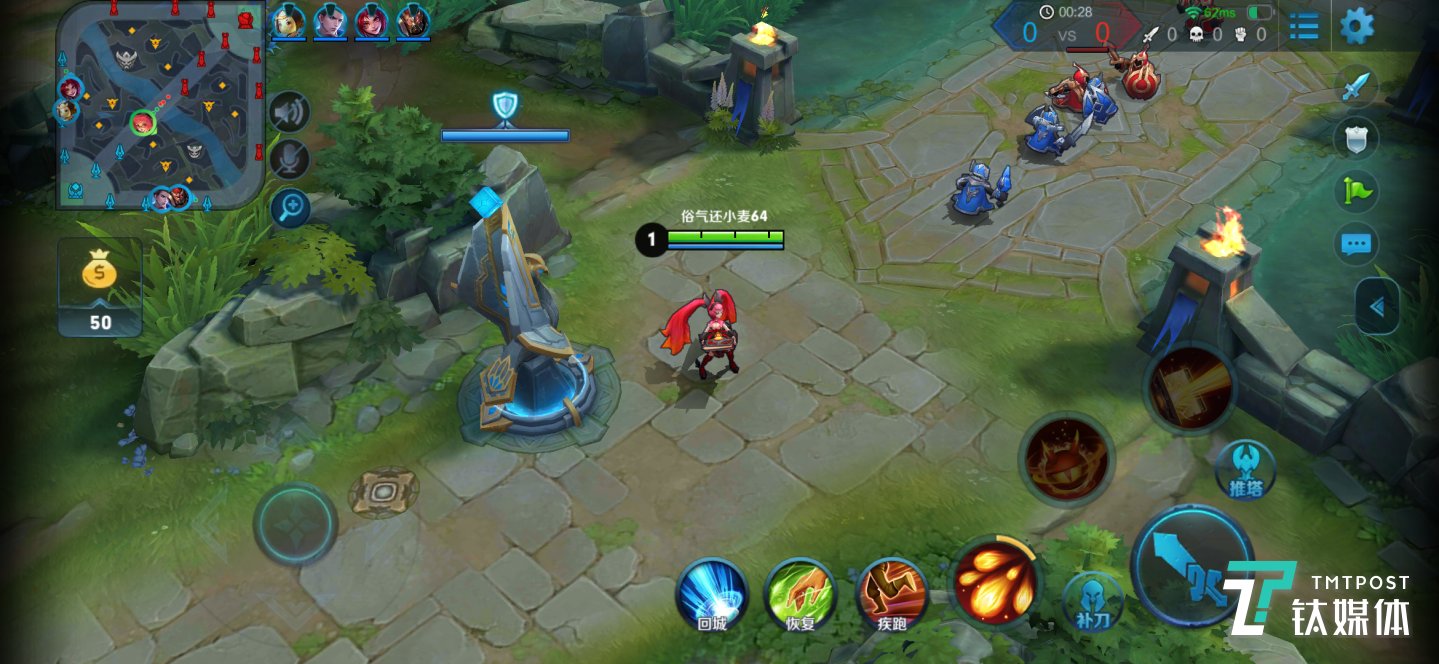This screenshot has width=1439, height=664.
Task: Send the sword attack signal
Action: [1355, 88]
